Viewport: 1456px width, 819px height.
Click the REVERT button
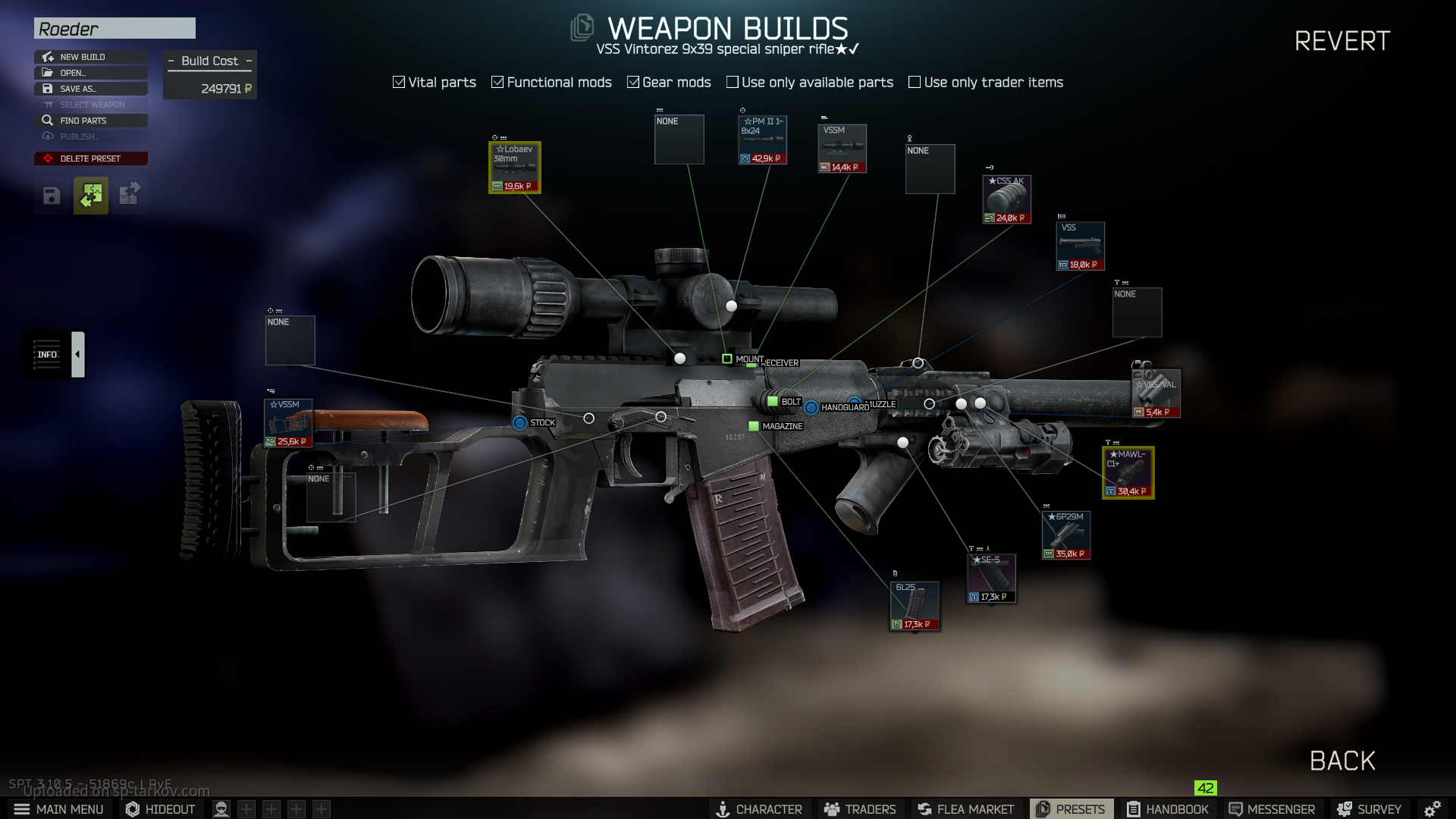pyautogui.click(x=1341, y=41)
